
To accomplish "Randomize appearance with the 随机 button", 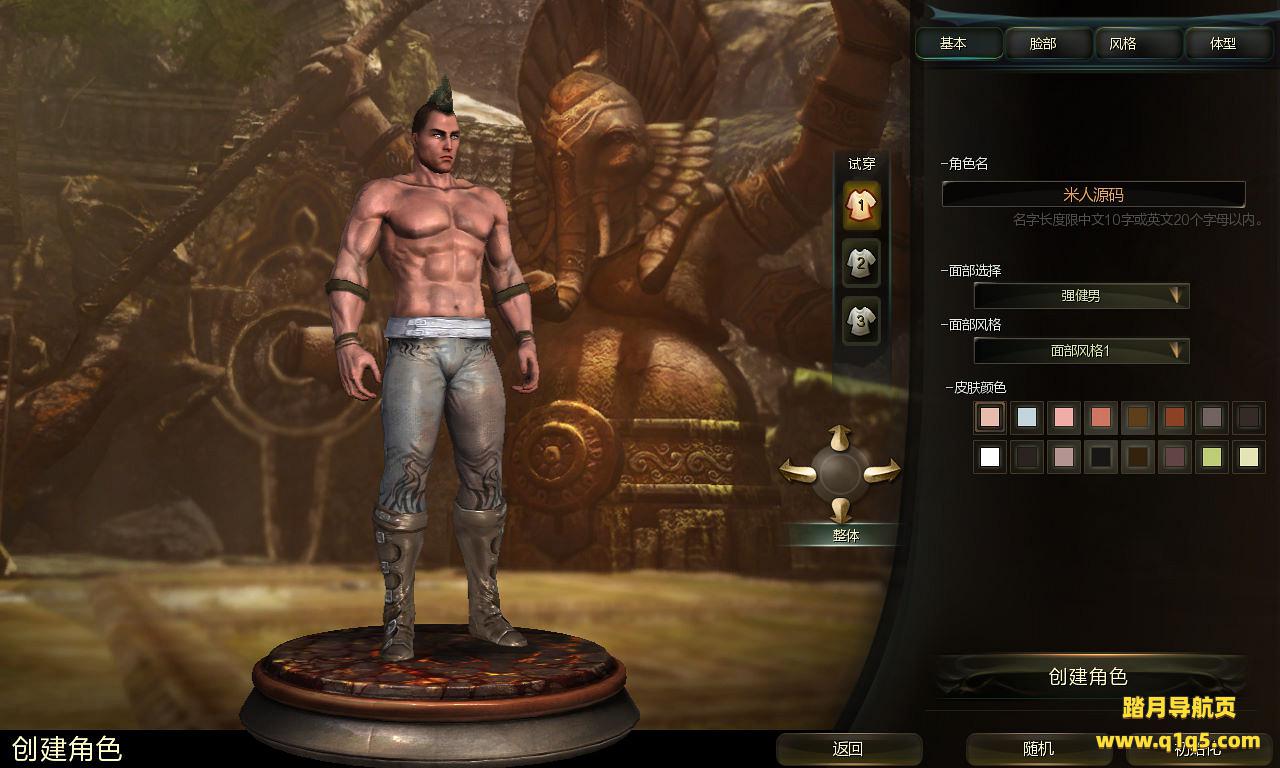I will click(1038, 749).
